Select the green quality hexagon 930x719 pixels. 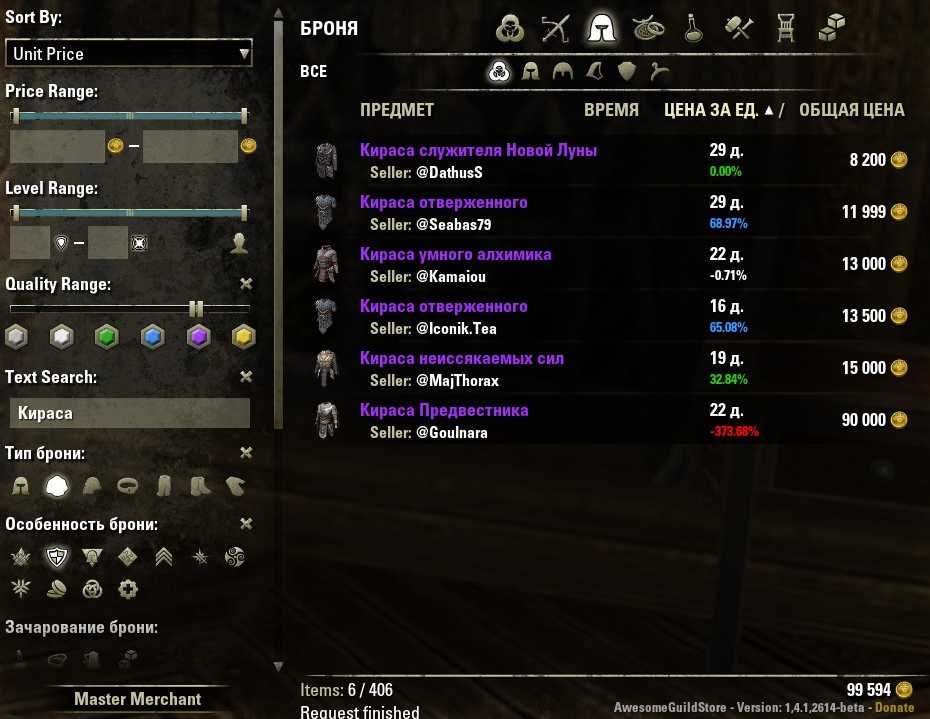click(107, 336)
